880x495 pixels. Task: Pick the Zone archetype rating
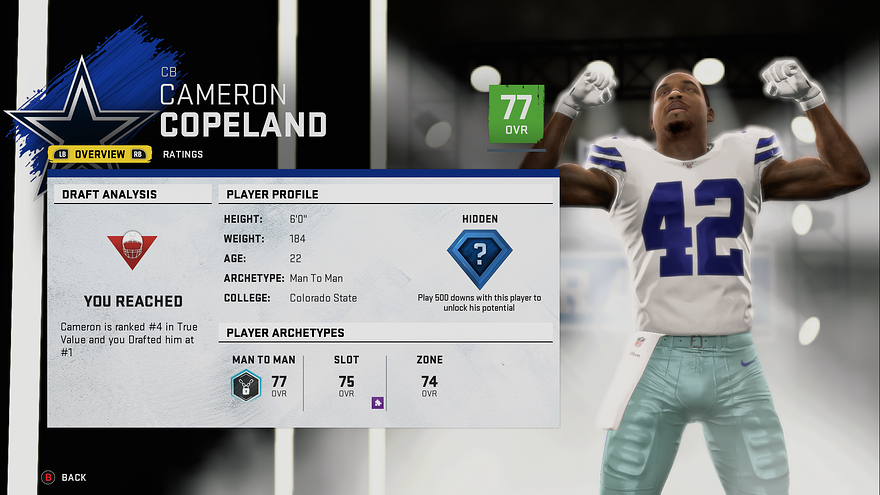(429, 382)
